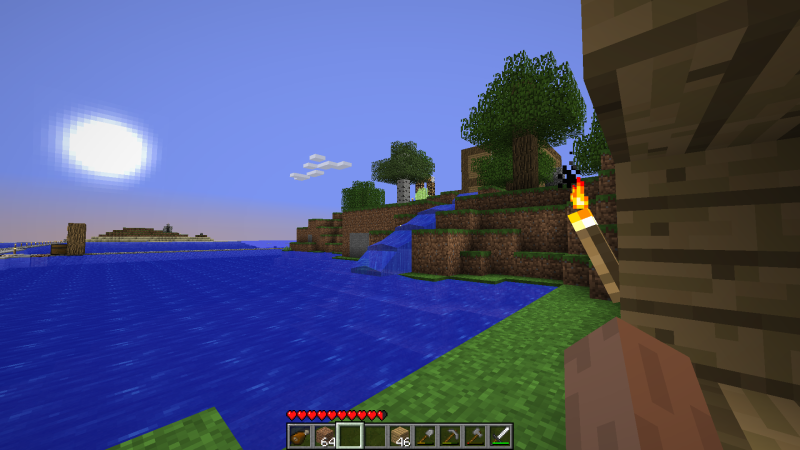Choose the dirt block stack of 64

tap(324, 435)
